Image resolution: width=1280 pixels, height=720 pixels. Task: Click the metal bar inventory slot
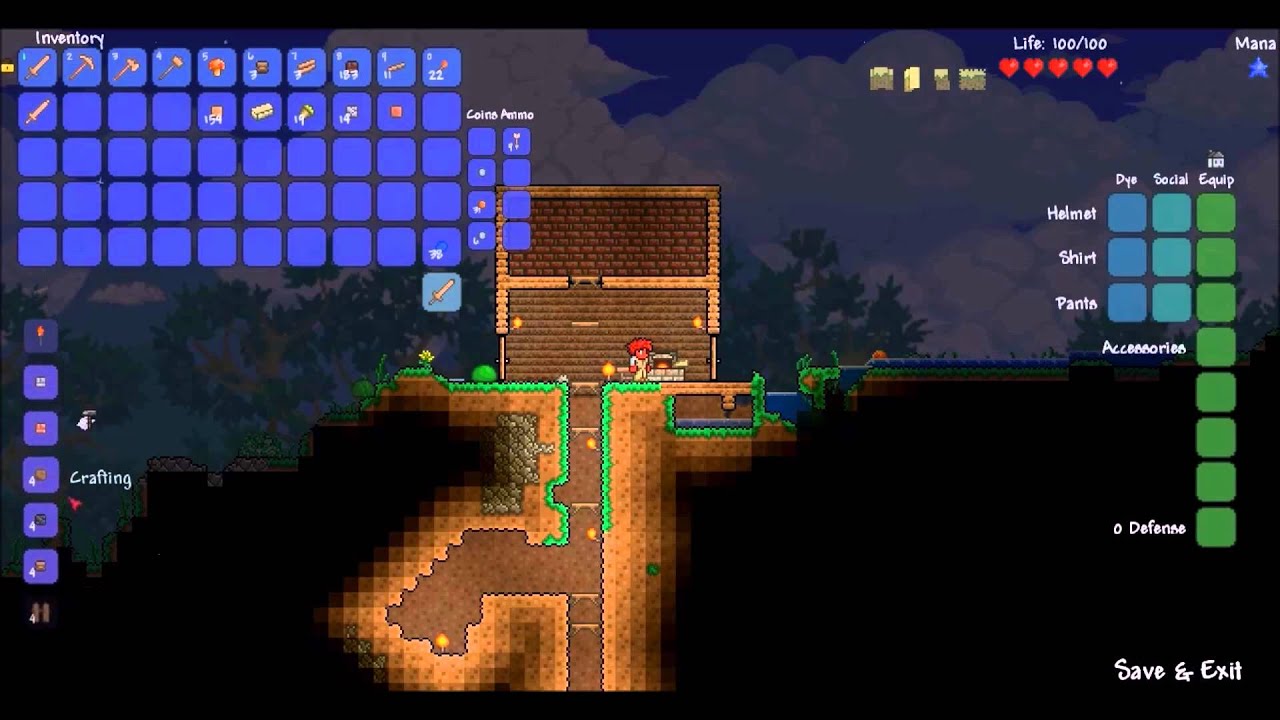point(262,112)
